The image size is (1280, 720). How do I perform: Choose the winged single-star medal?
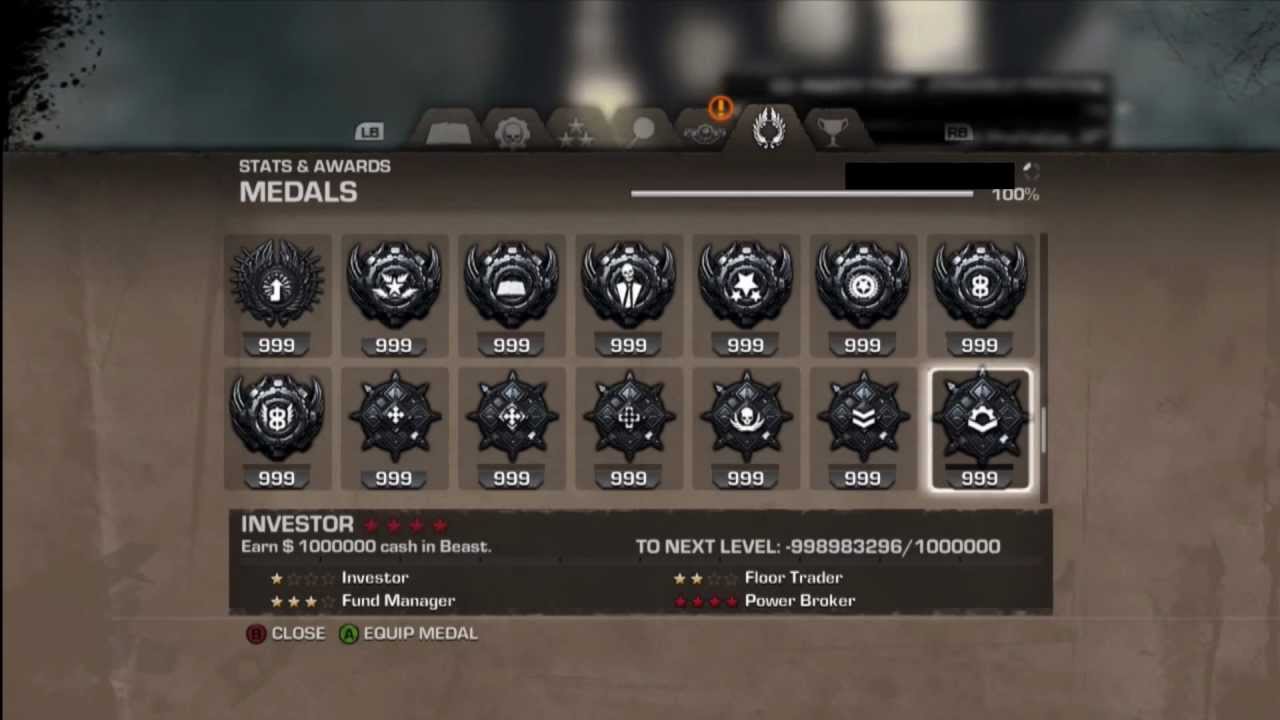click(394, 283)
